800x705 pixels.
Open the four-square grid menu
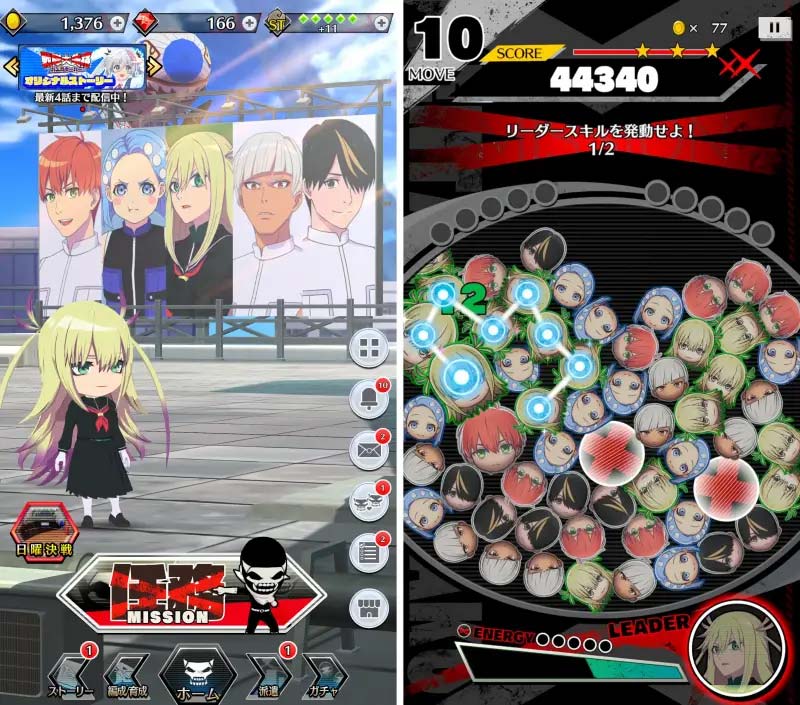369,347
